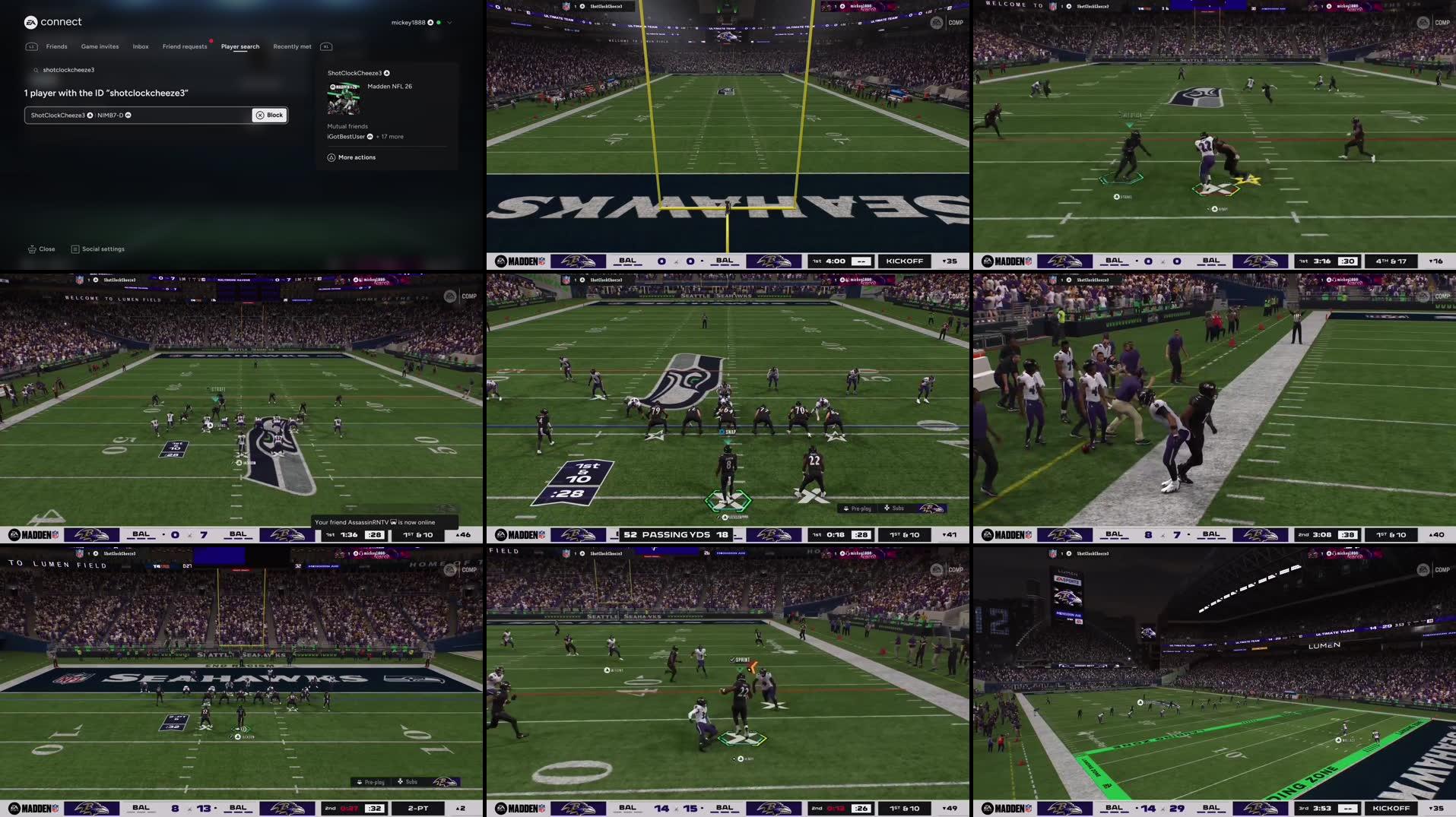
Task: Block the player ShotClockCheeze3
Action: tap(270, 116)
